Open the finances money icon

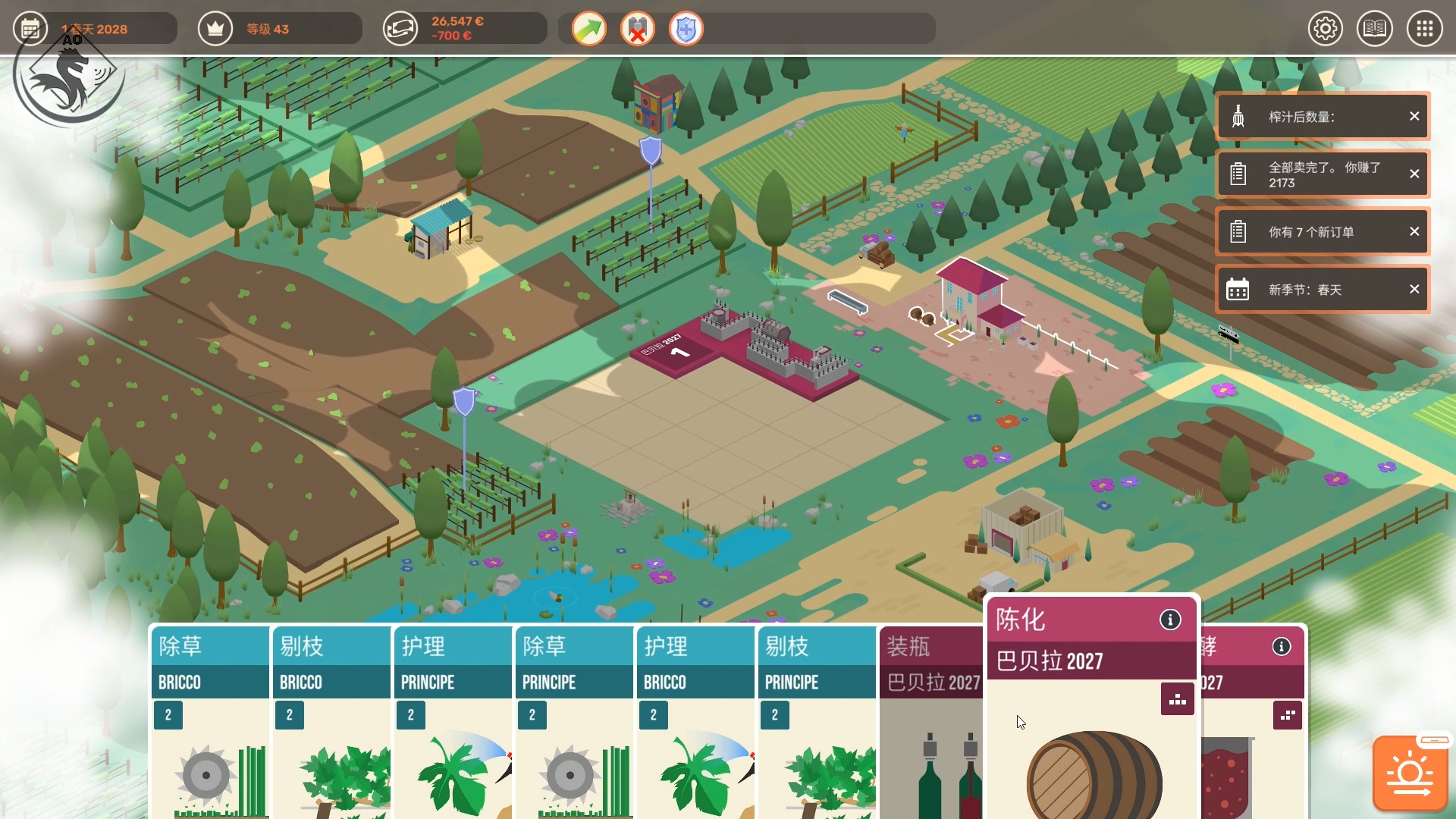400,29
